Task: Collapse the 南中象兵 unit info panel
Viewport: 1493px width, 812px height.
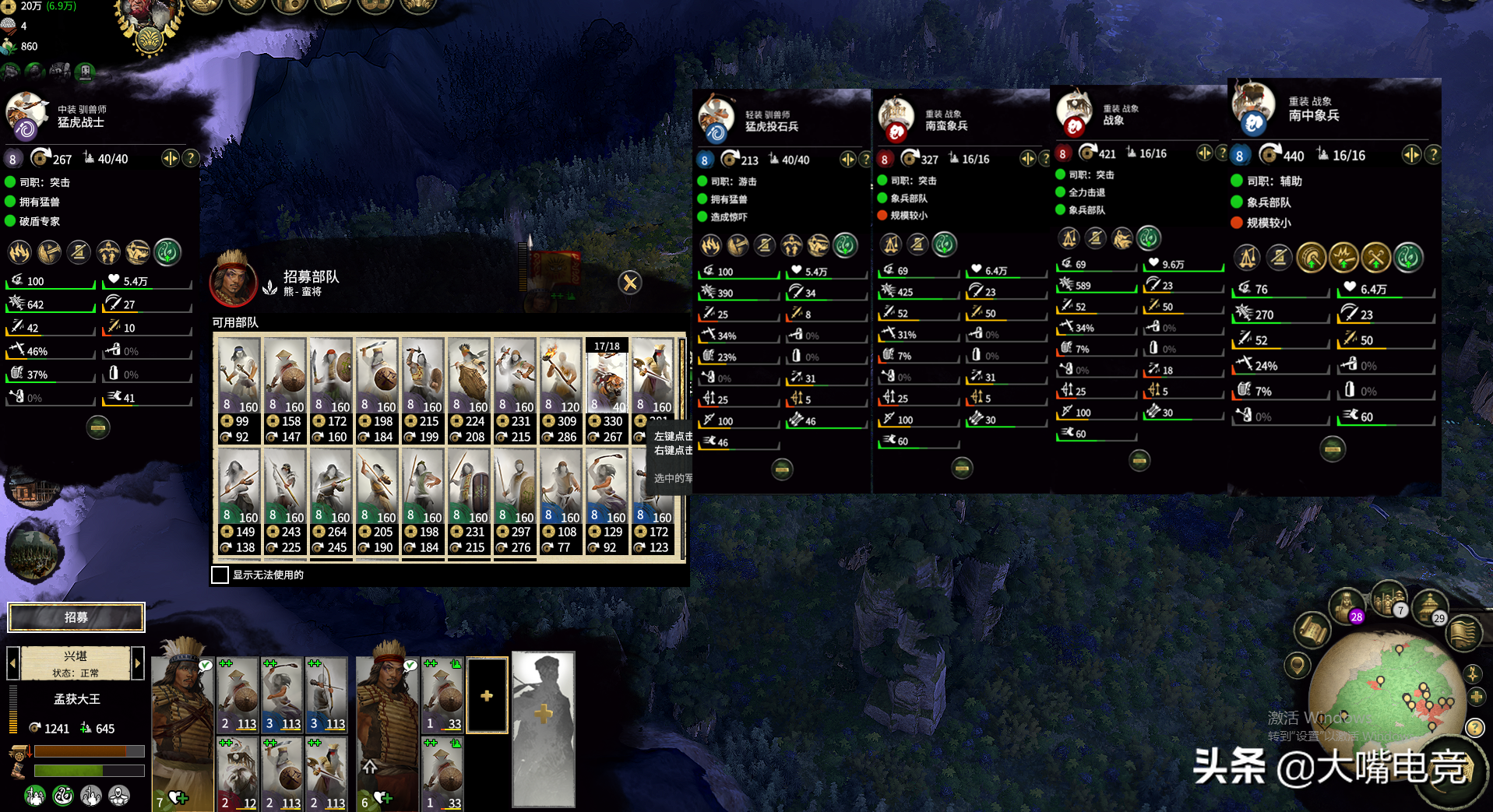Action: click(1333, 449)
